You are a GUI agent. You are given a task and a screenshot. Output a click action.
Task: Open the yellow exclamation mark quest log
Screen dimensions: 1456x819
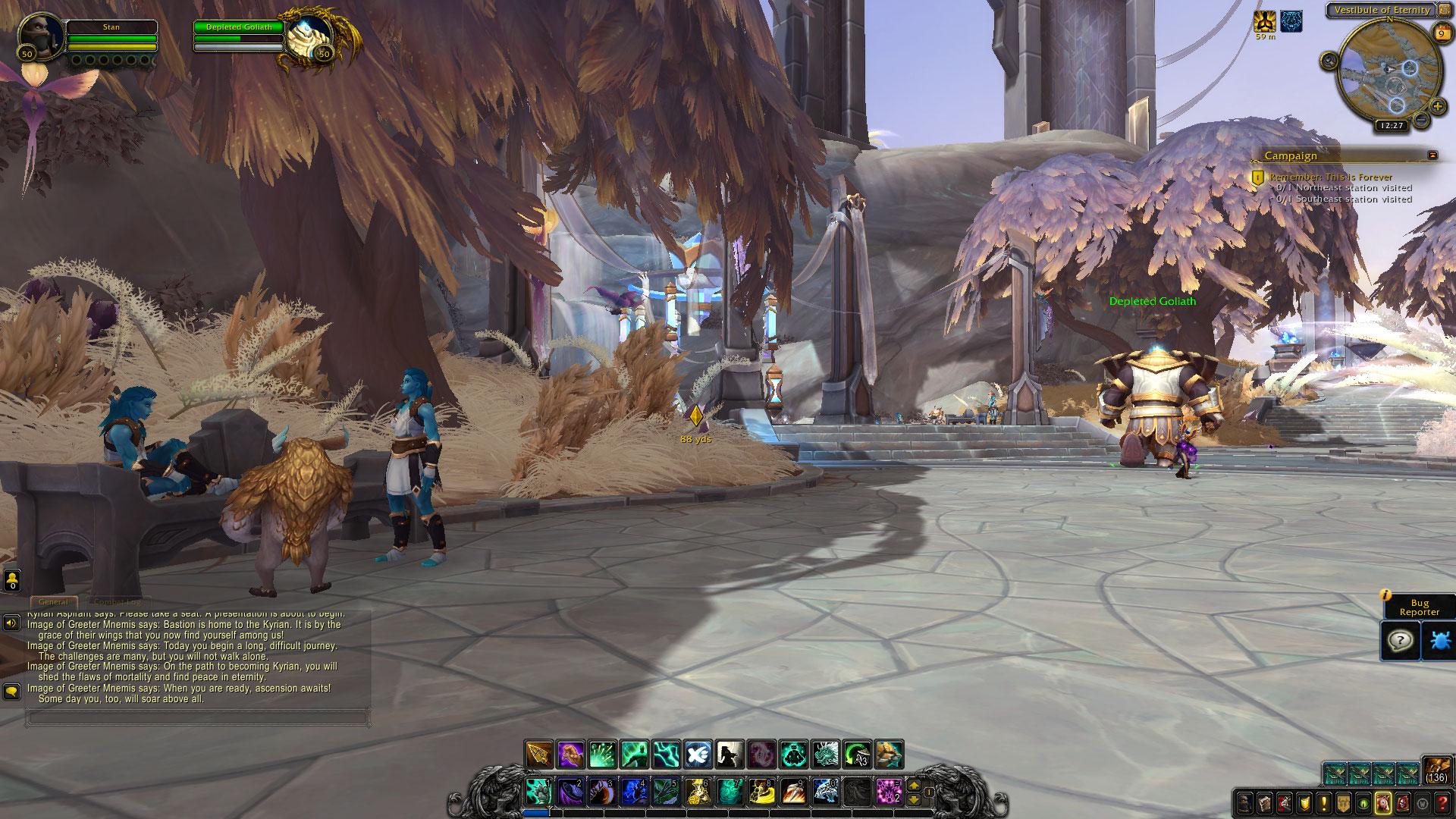[x=1323, y=802]
